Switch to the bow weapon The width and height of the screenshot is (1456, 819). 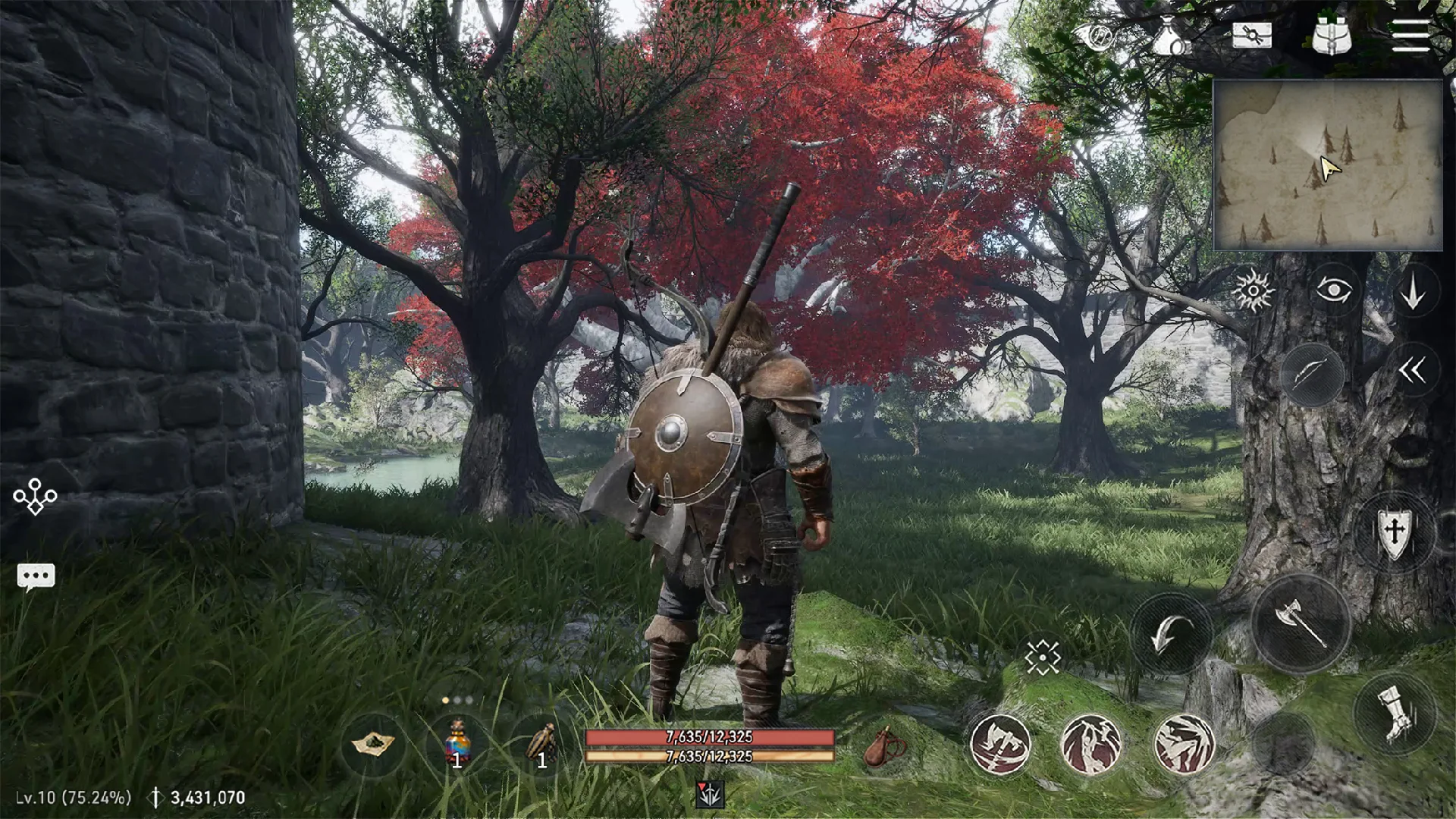click(1312, 374)
